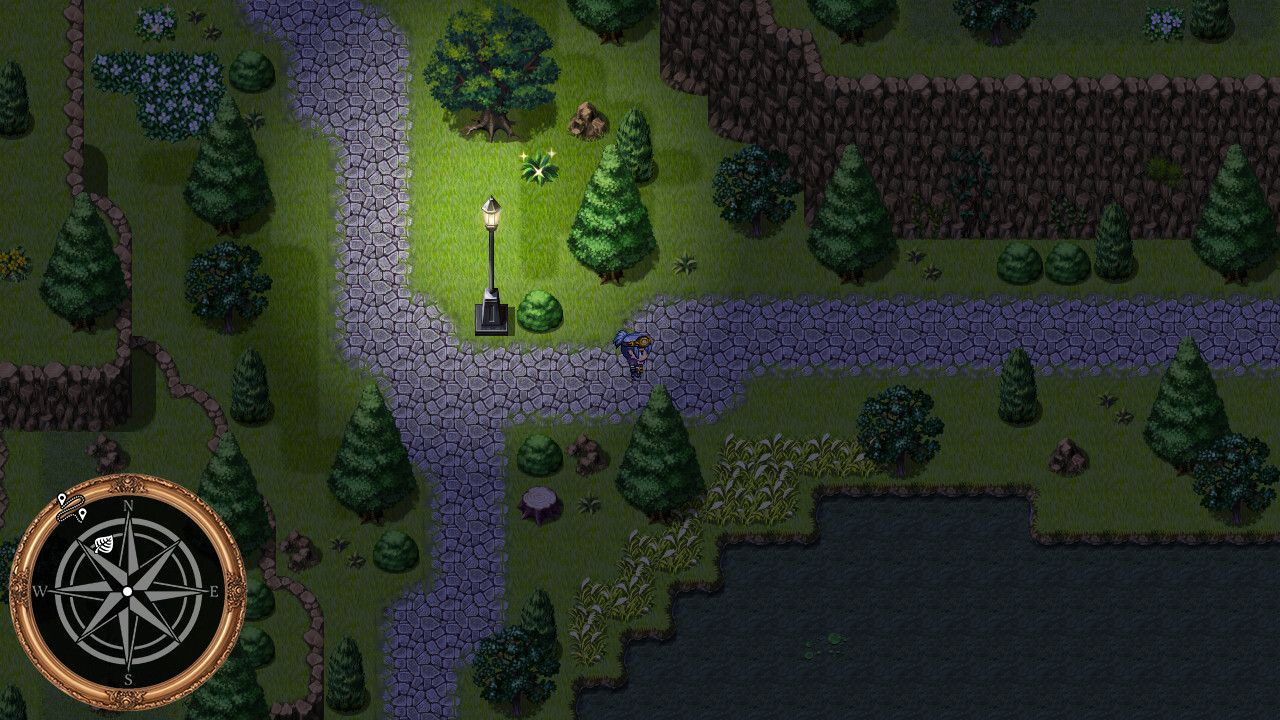Viewport: 1280px width, 720px height.
Task: Click the S label on the compass
Action: click(127, 678)
